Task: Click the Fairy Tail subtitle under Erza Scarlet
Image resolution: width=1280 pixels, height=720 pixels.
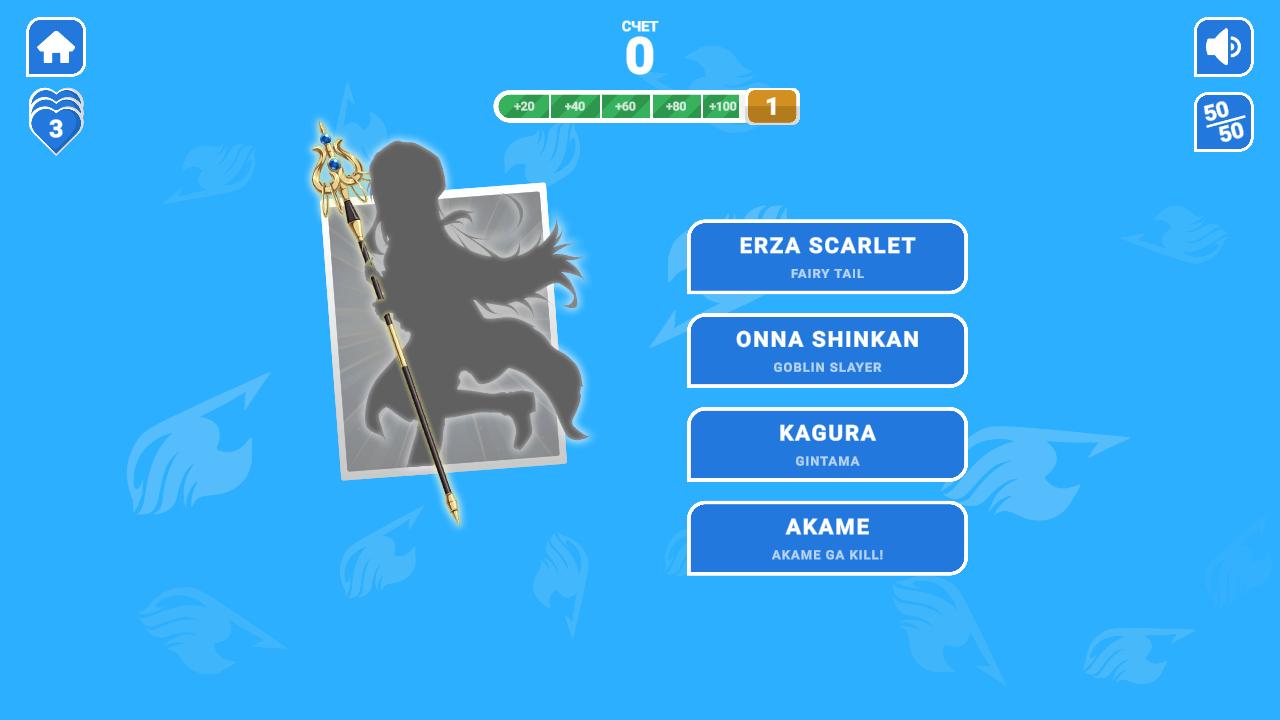Action: click(x=827, y=273)
